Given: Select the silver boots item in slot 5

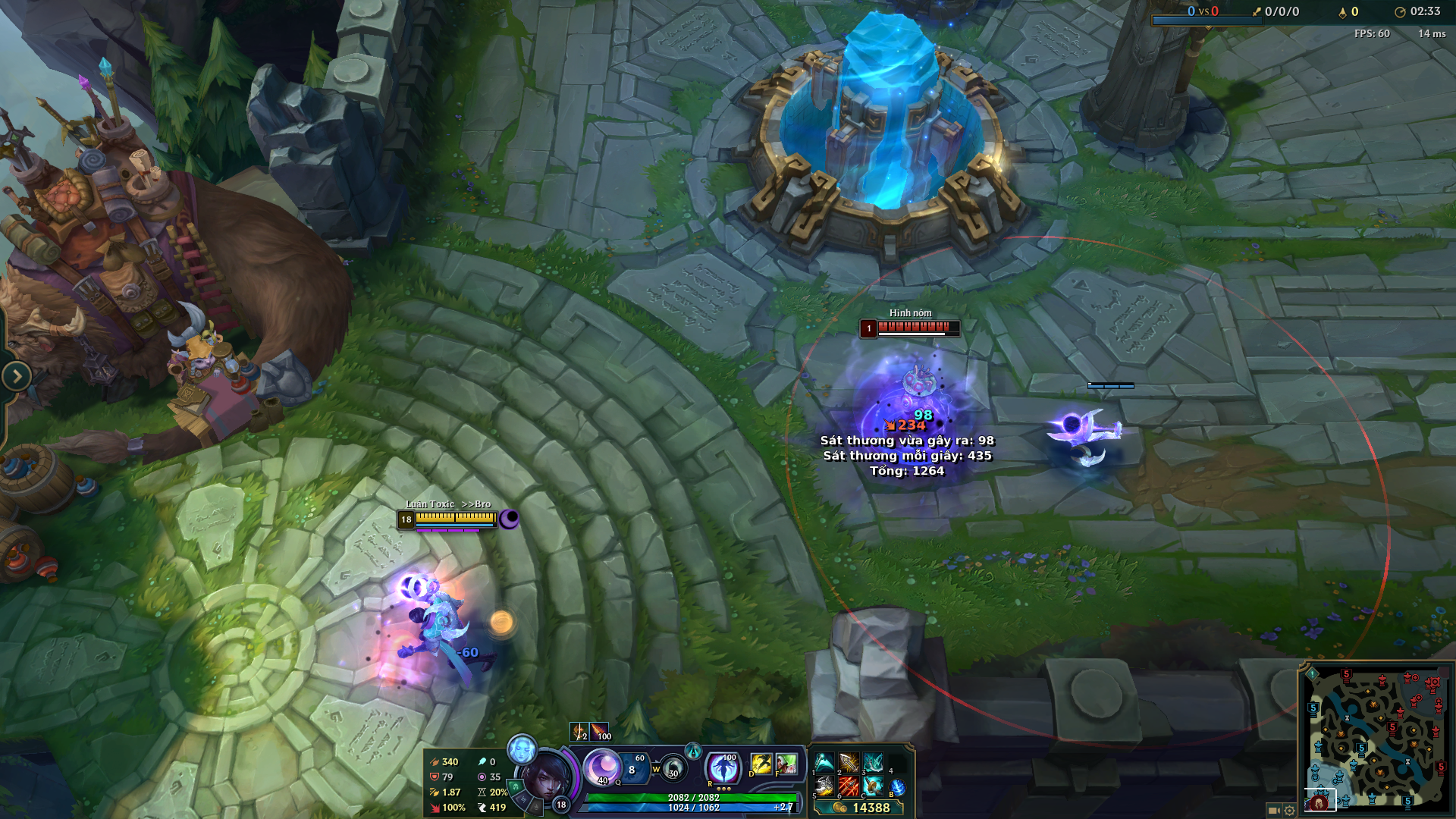Looking at the screenshot, I should (824, 786).
